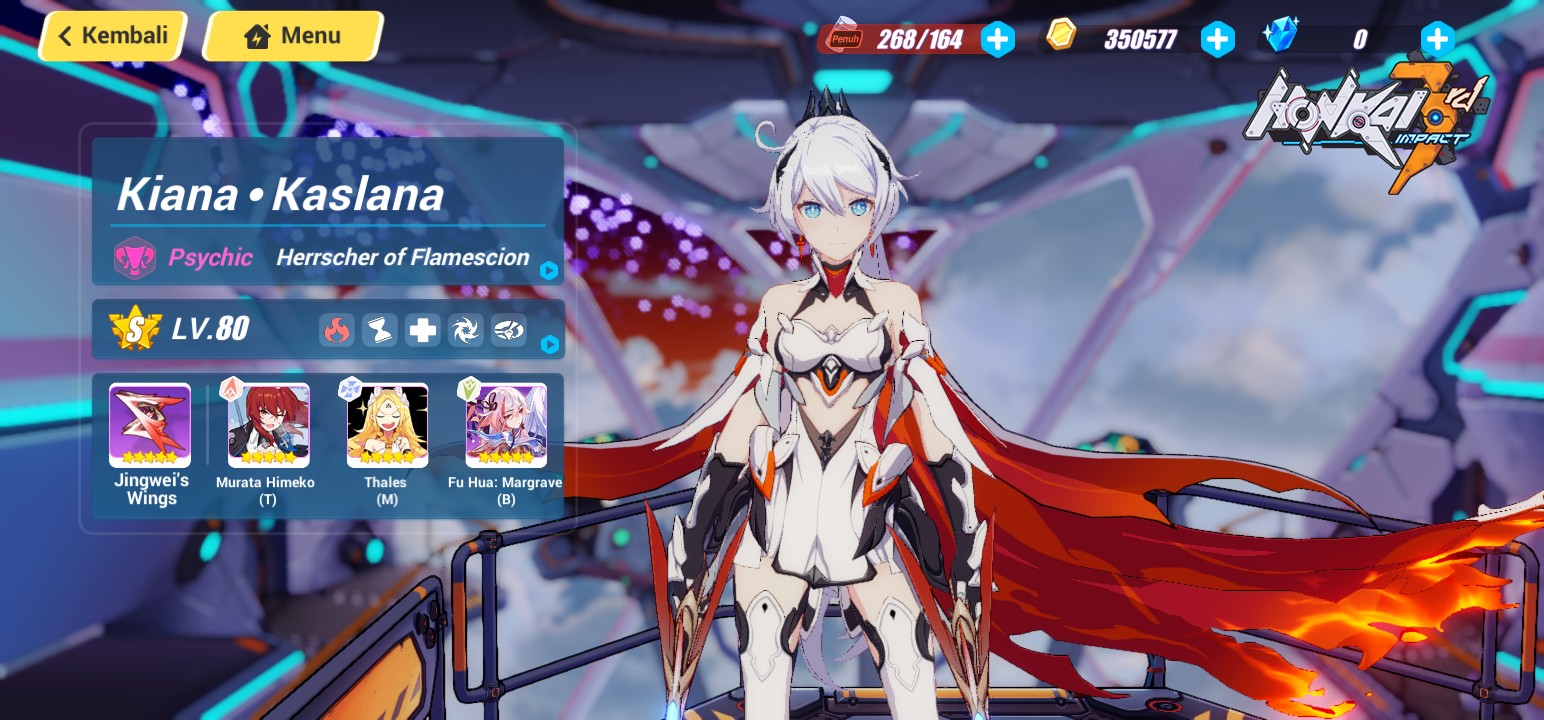This screenshot has height=720, width=1544.
Task: Click the 268/164 stamina gauge
Action: click(921, 40)
